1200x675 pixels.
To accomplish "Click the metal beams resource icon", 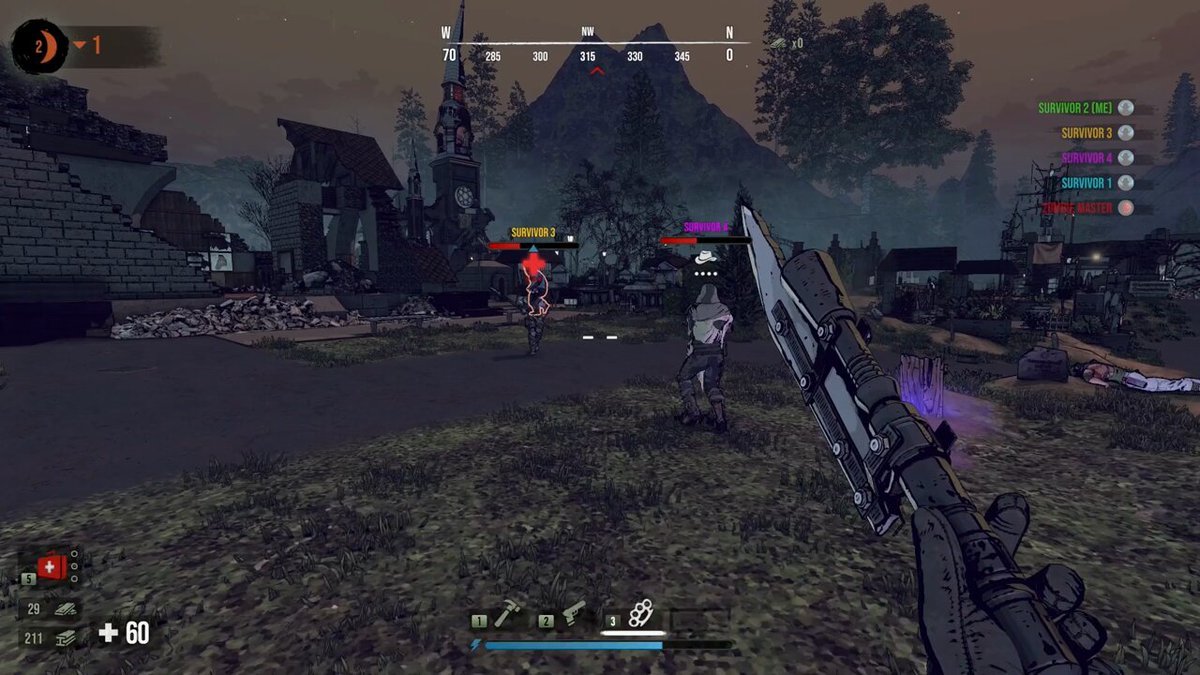I will point(67,637).
